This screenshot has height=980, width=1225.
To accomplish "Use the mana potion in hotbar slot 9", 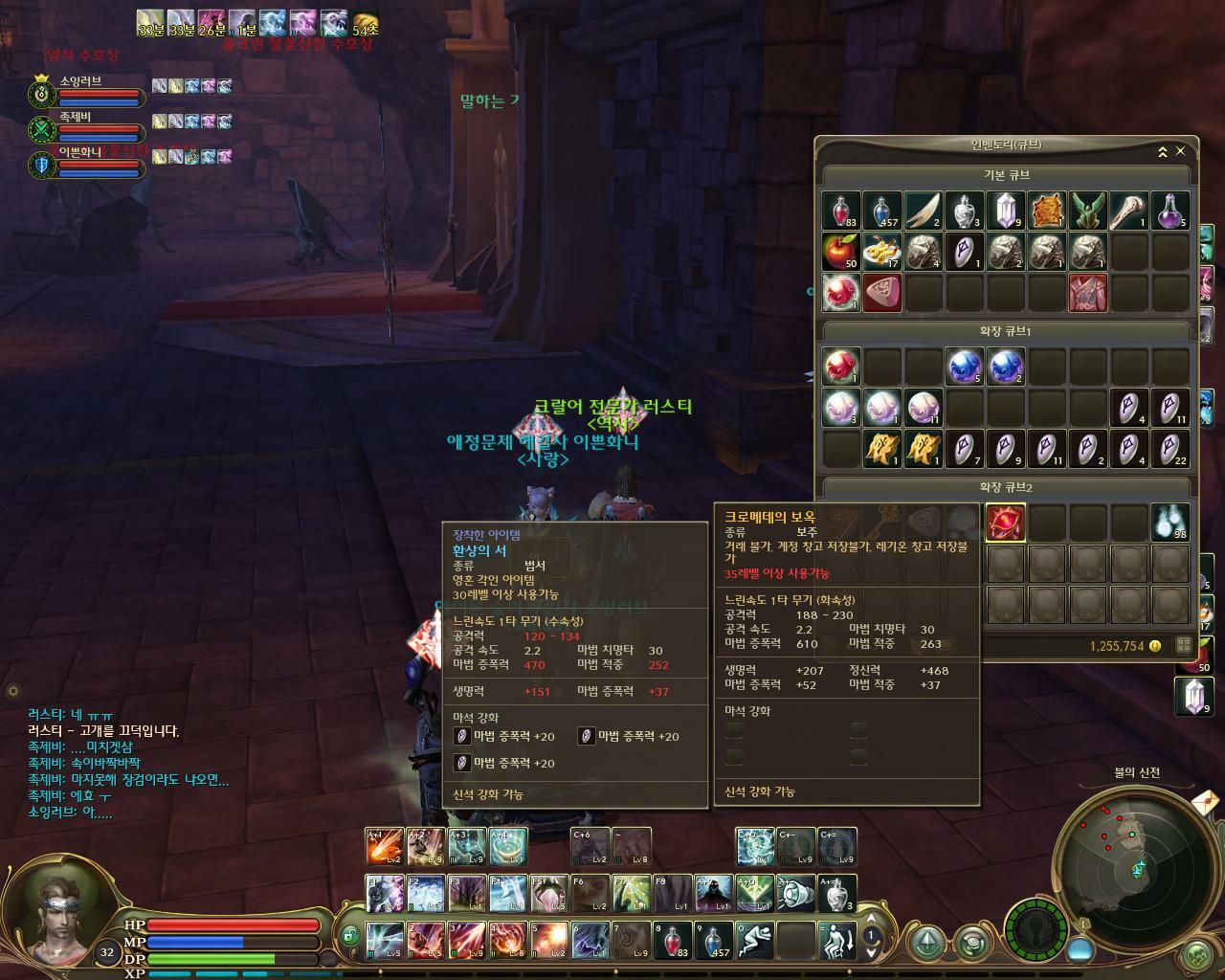I will coord(713,940).
